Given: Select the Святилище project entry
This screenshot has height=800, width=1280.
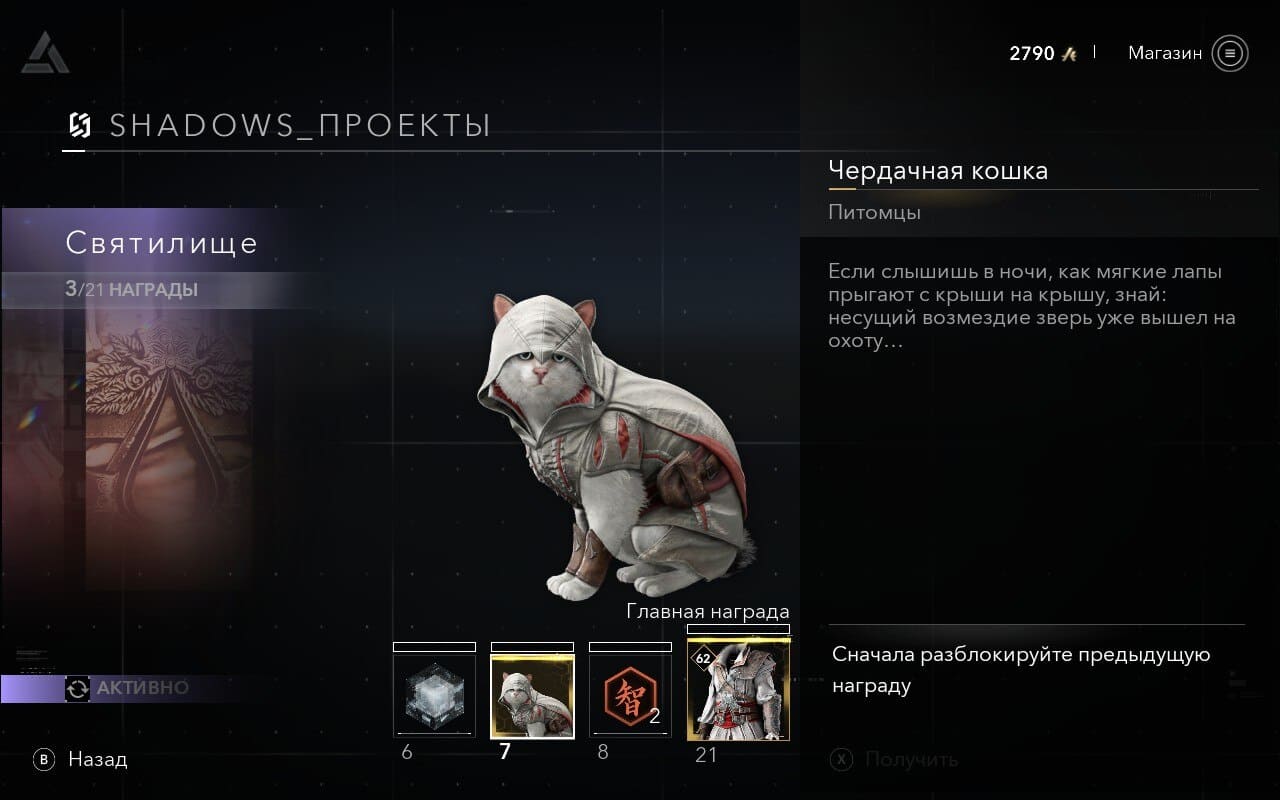Looking at the screenshot, I should (x=162, y=243).
